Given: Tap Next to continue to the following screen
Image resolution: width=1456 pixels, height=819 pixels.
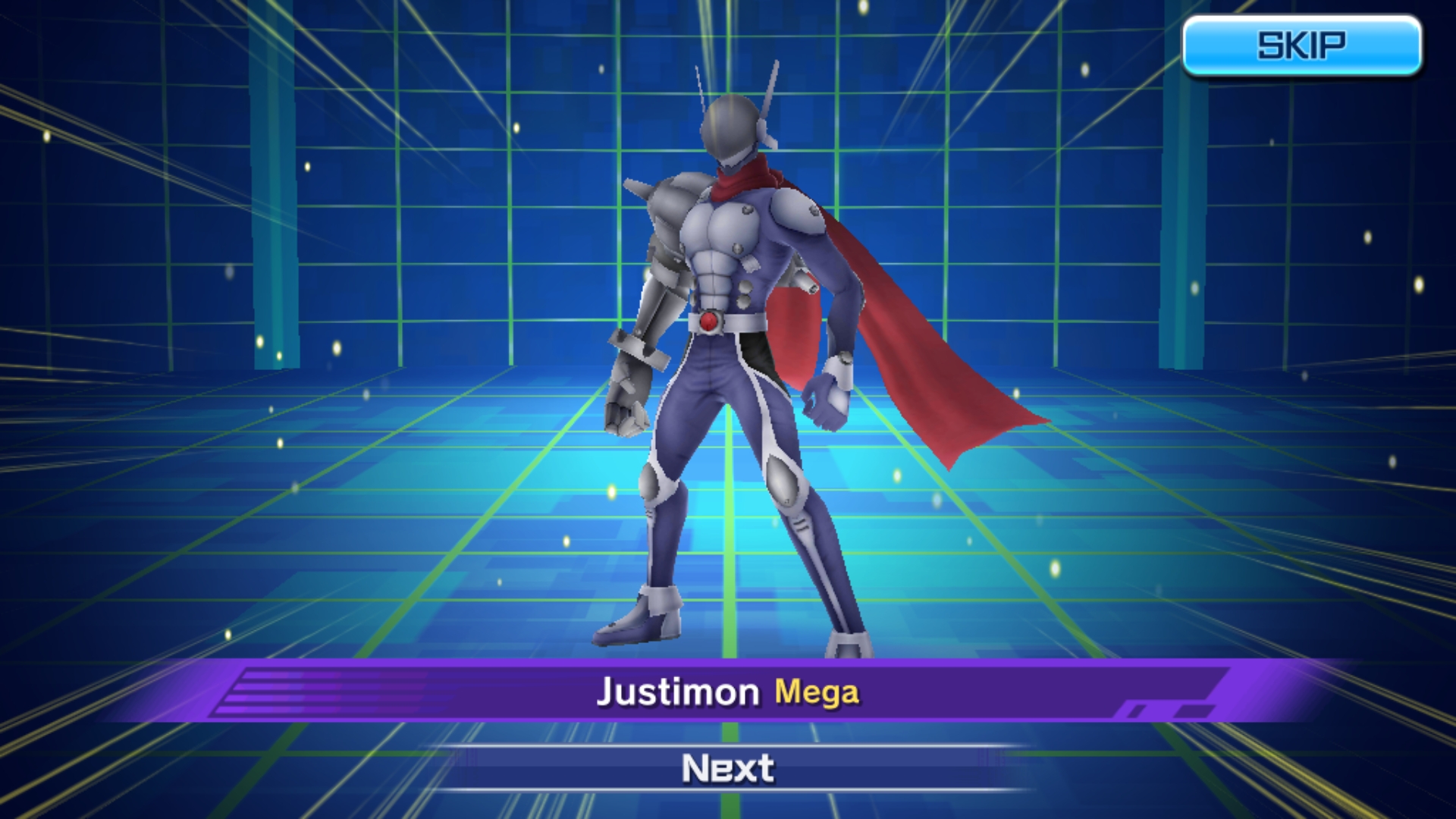Looking at the screenshot, I should (x=726, y=768).
